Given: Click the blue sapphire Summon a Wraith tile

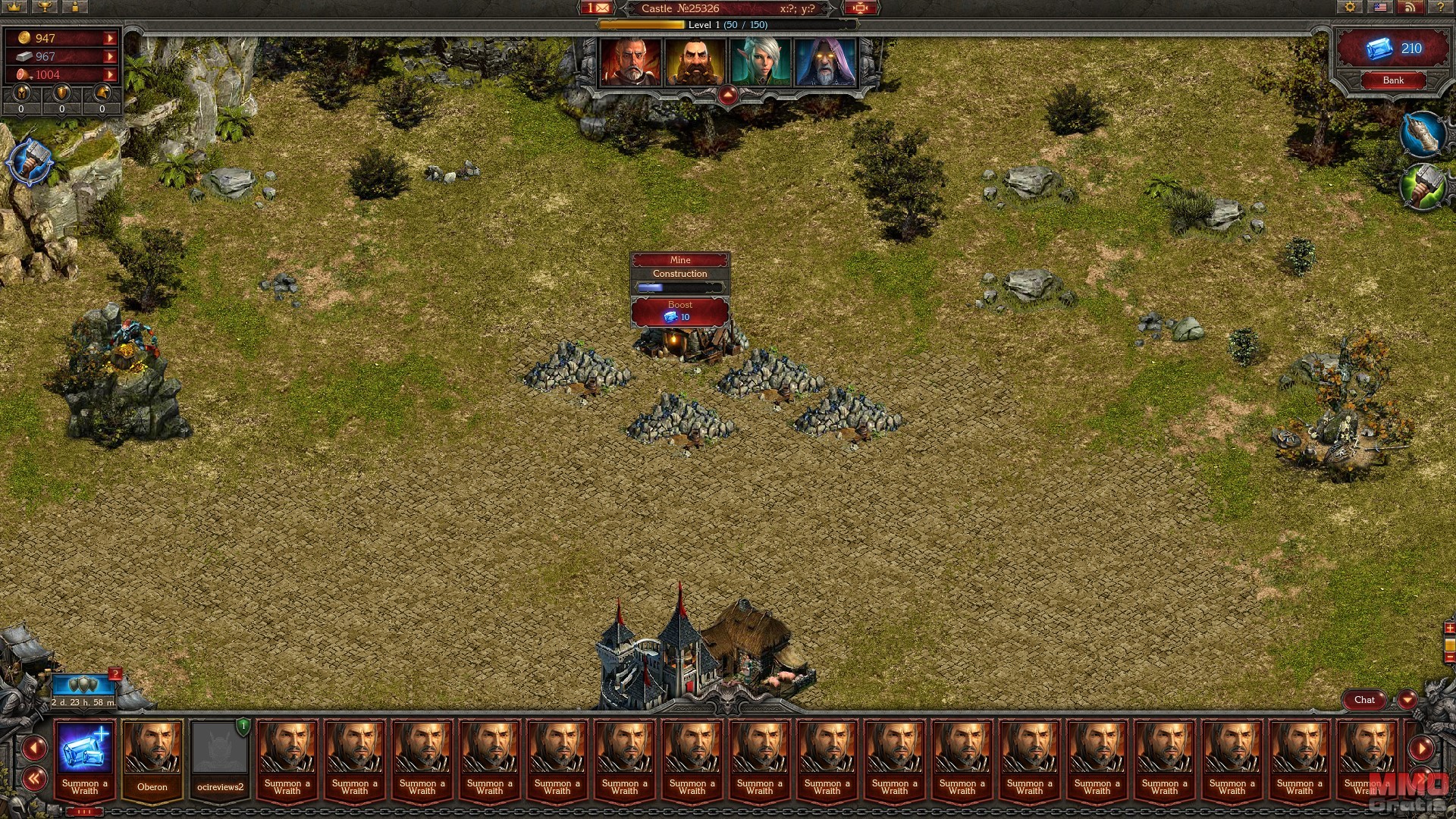Looking at the screenshot, I should [x=85, y=758].
